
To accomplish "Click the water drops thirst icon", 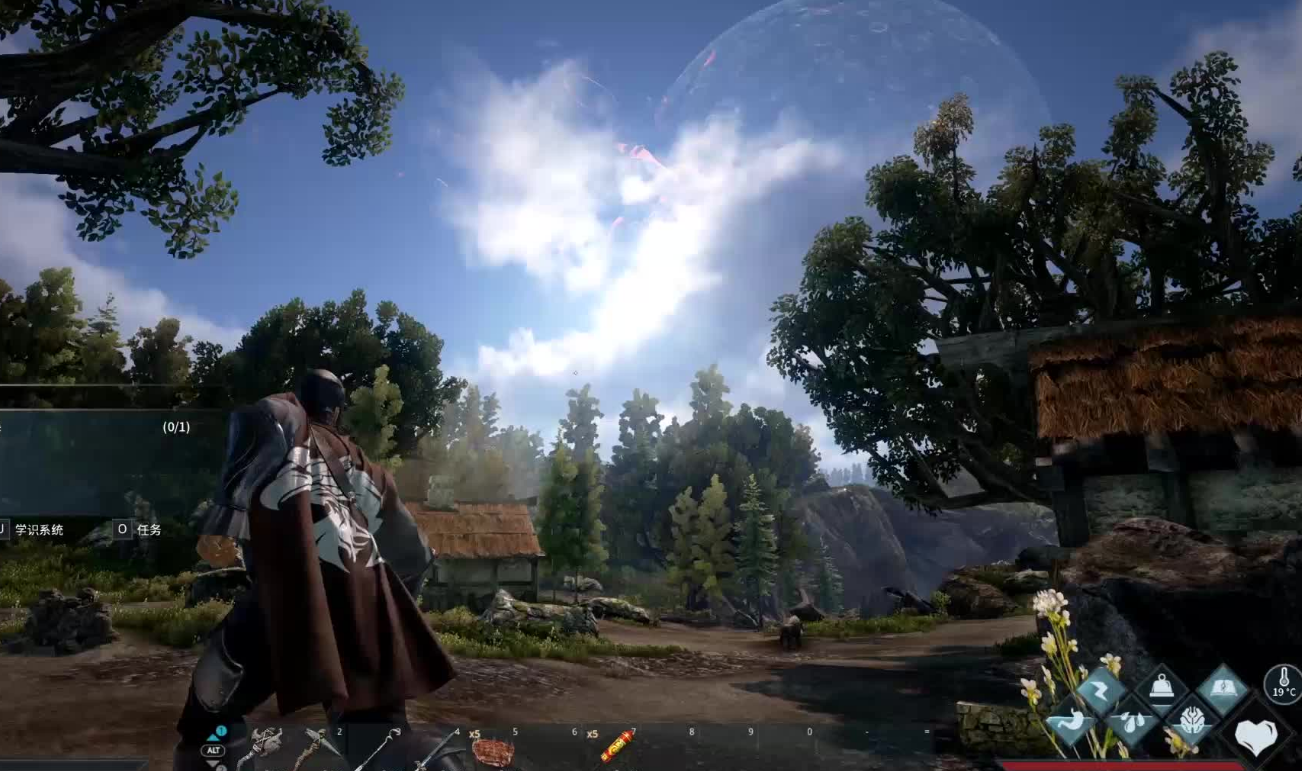I will pos(1130,723).
